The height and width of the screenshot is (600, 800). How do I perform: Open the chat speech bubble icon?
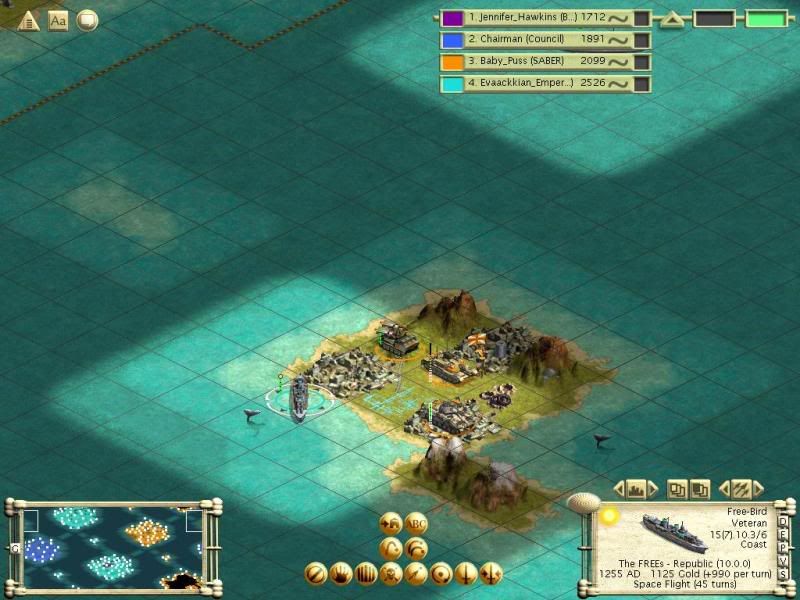coord(88,19)
